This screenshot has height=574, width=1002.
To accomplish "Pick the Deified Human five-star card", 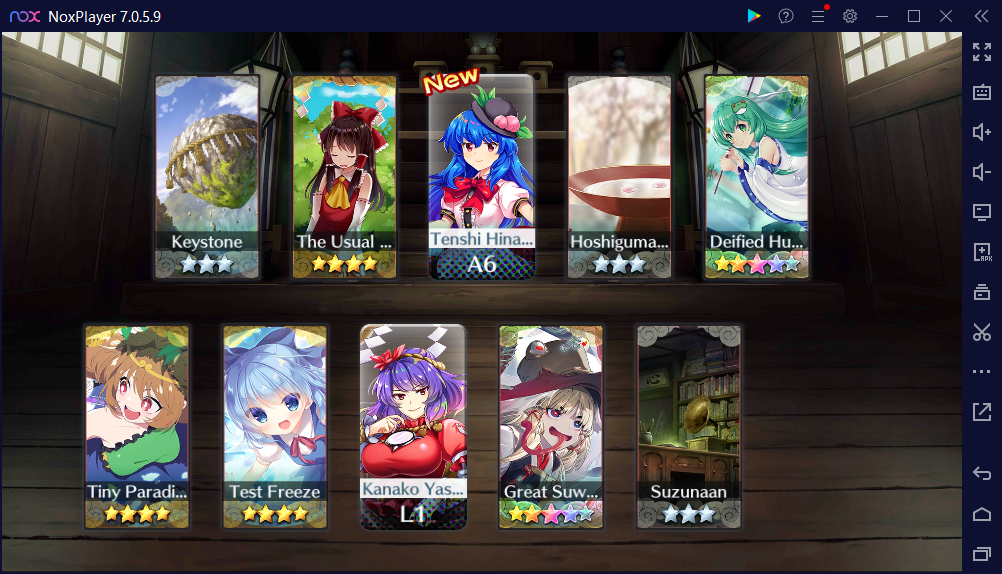I will point(757,175).
